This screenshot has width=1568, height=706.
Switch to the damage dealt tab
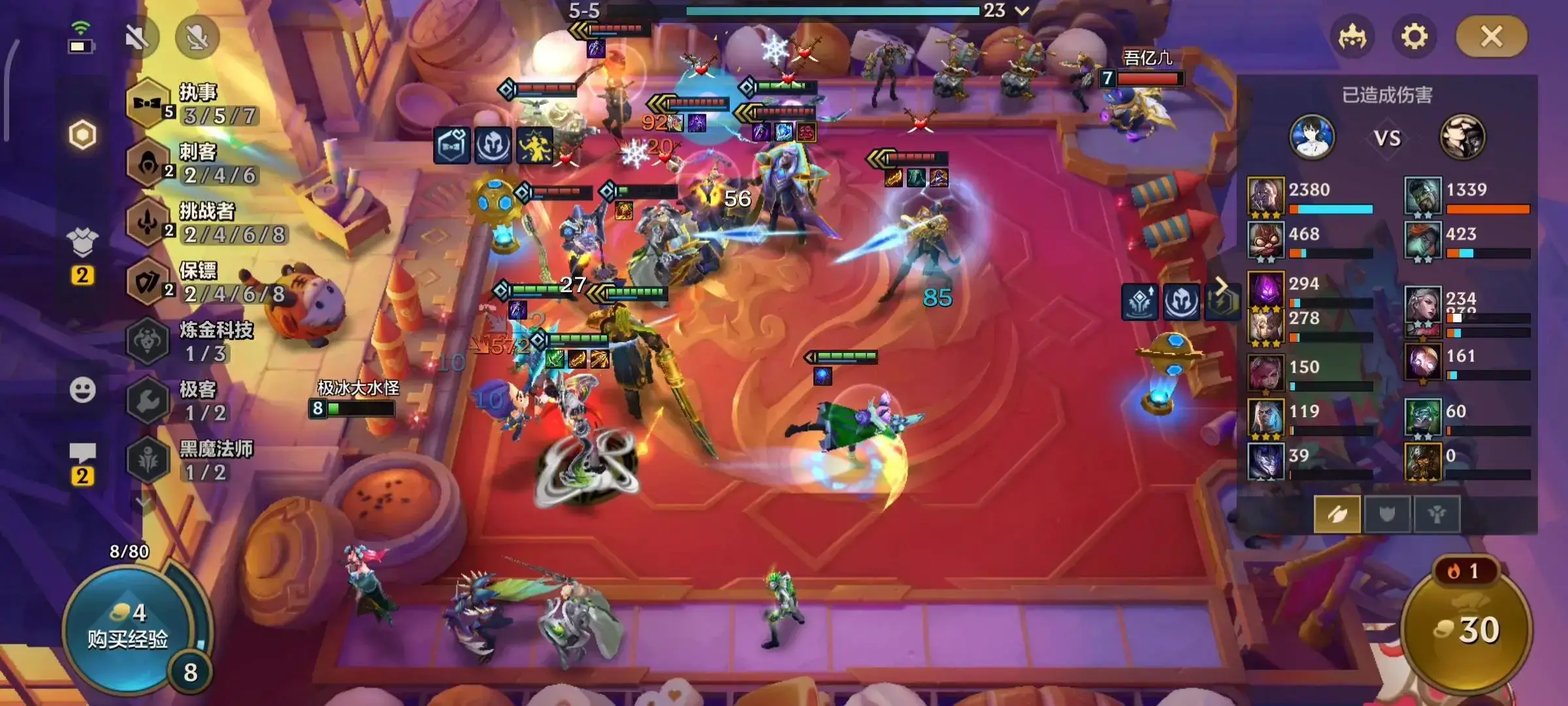click(1337, 514)
